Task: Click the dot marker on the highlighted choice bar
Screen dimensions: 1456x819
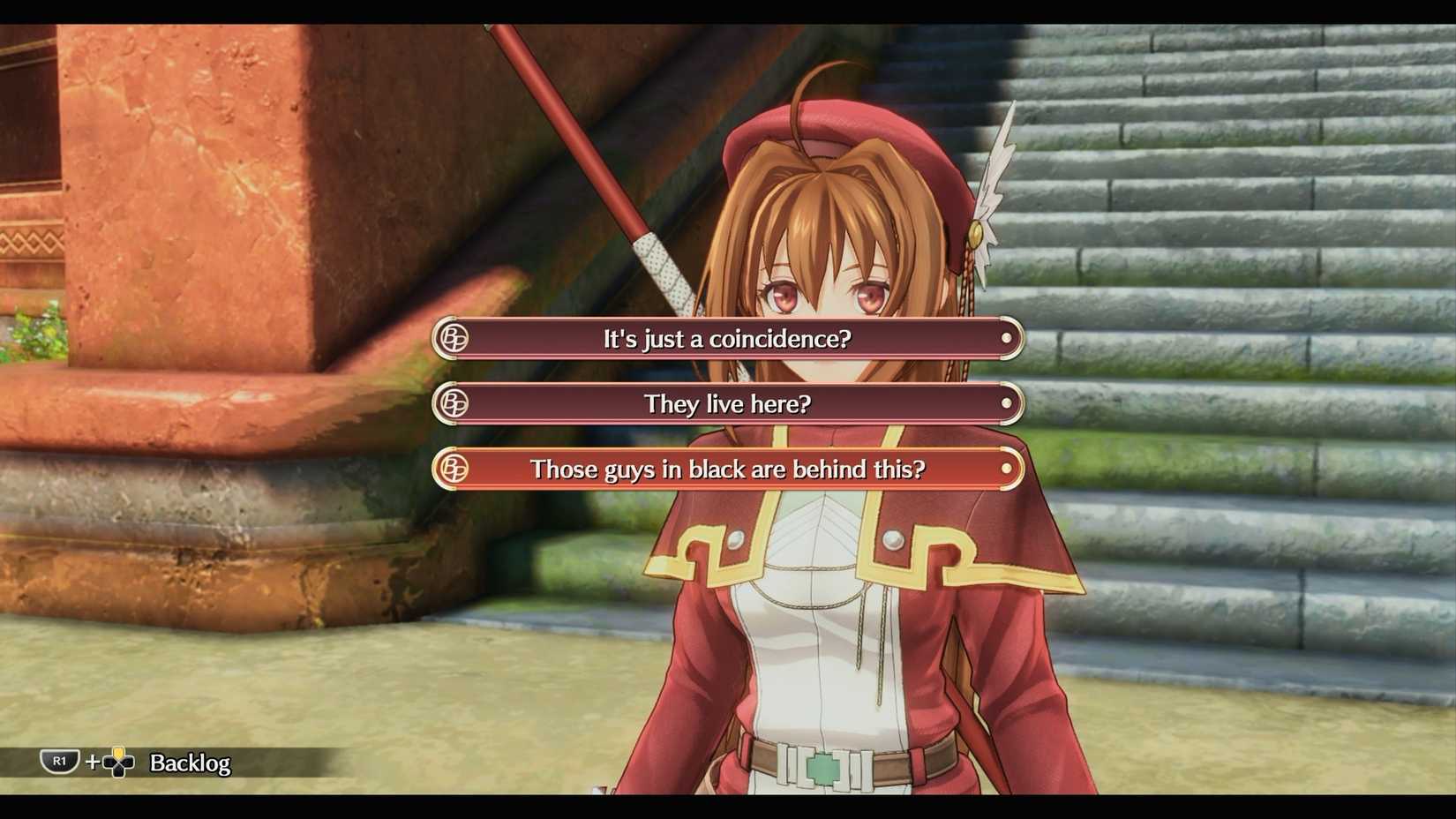Action: click(1007, 470)
